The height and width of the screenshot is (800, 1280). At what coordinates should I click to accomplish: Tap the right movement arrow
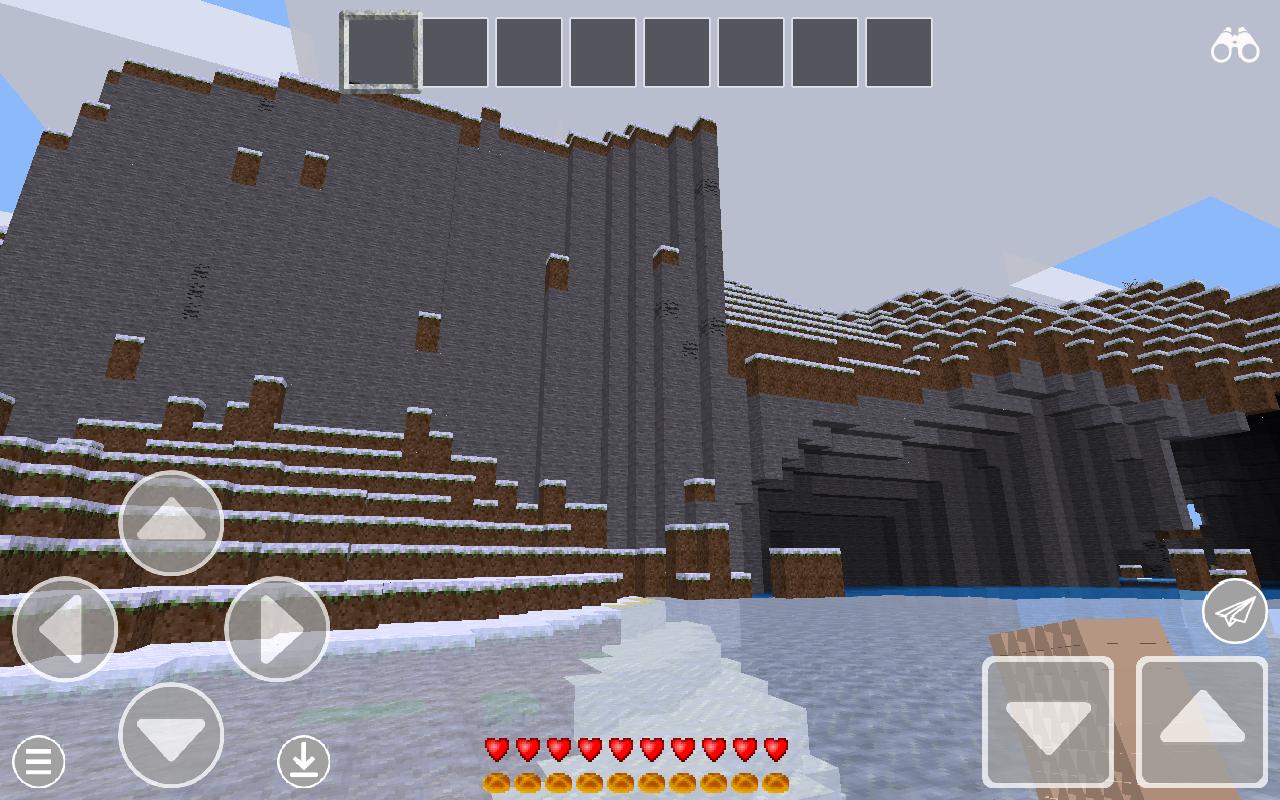point(277,629)
